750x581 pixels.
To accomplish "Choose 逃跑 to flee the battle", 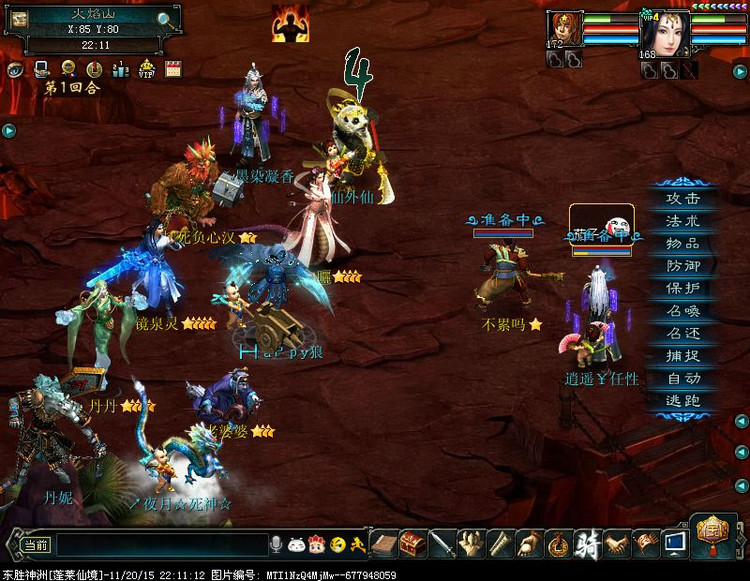I will tap(684, 401).
